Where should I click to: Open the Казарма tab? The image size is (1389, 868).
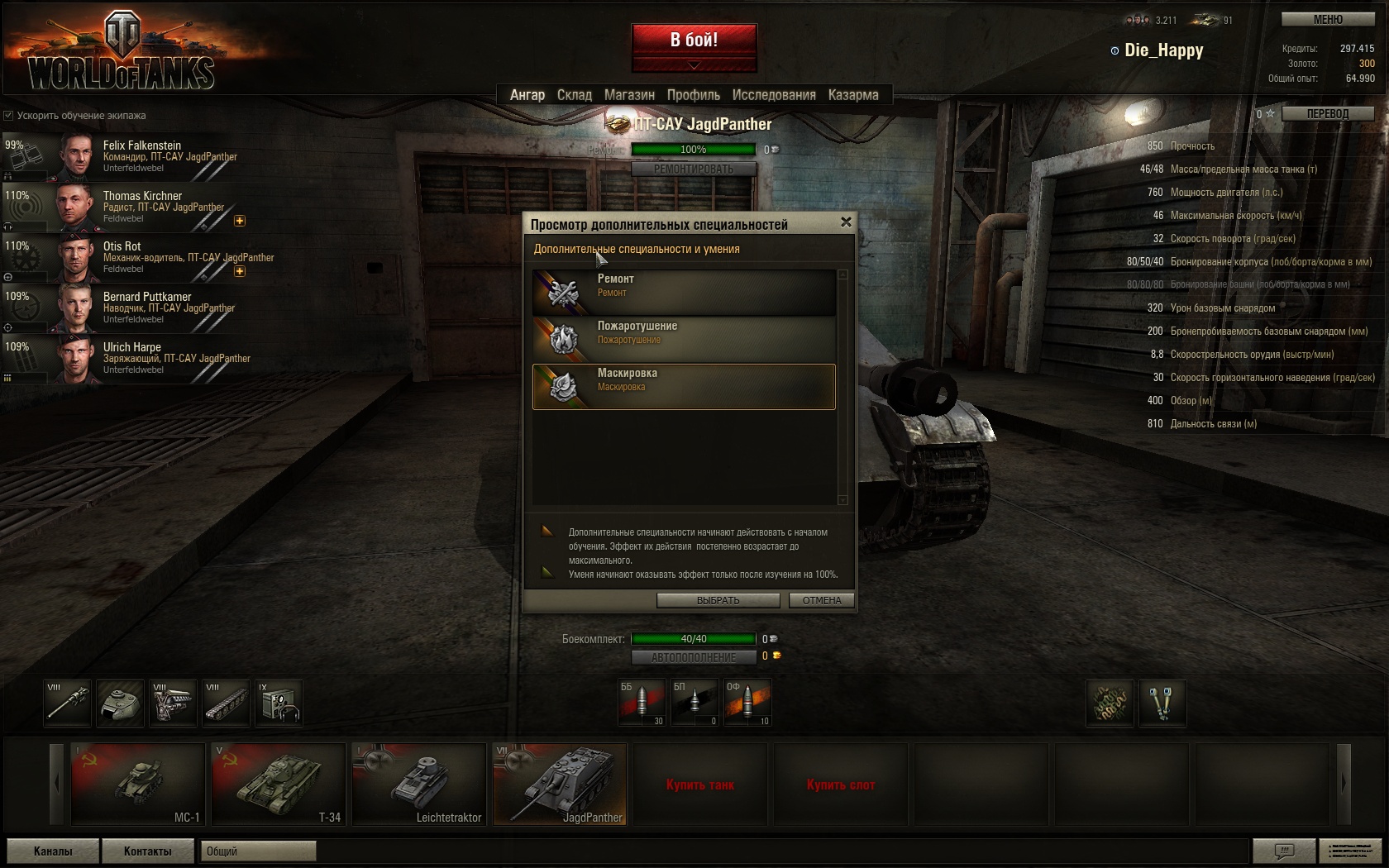click(x=853, y=95)
